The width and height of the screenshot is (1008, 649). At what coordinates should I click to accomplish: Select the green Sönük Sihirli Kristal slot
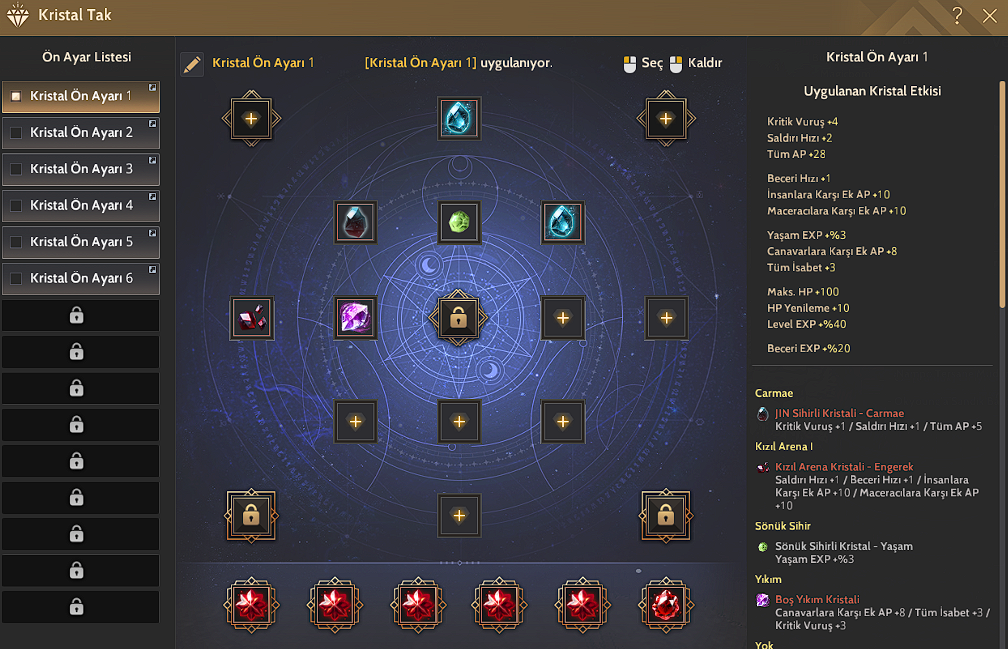pos(459,222)
